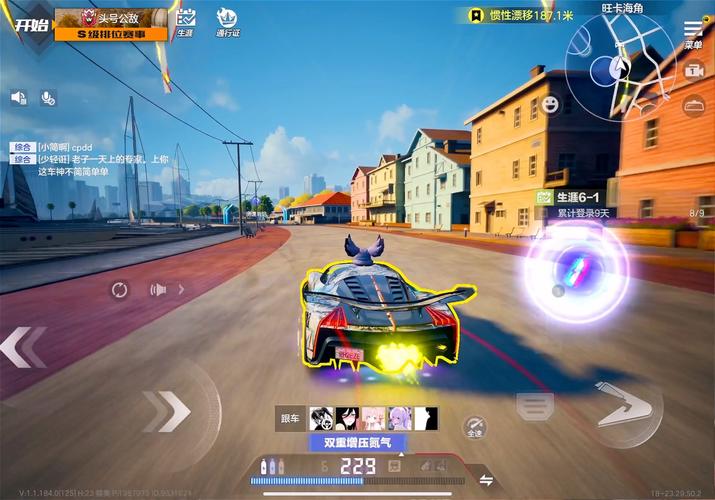Toggle the speaker sound icon

(x=18, y=97)
